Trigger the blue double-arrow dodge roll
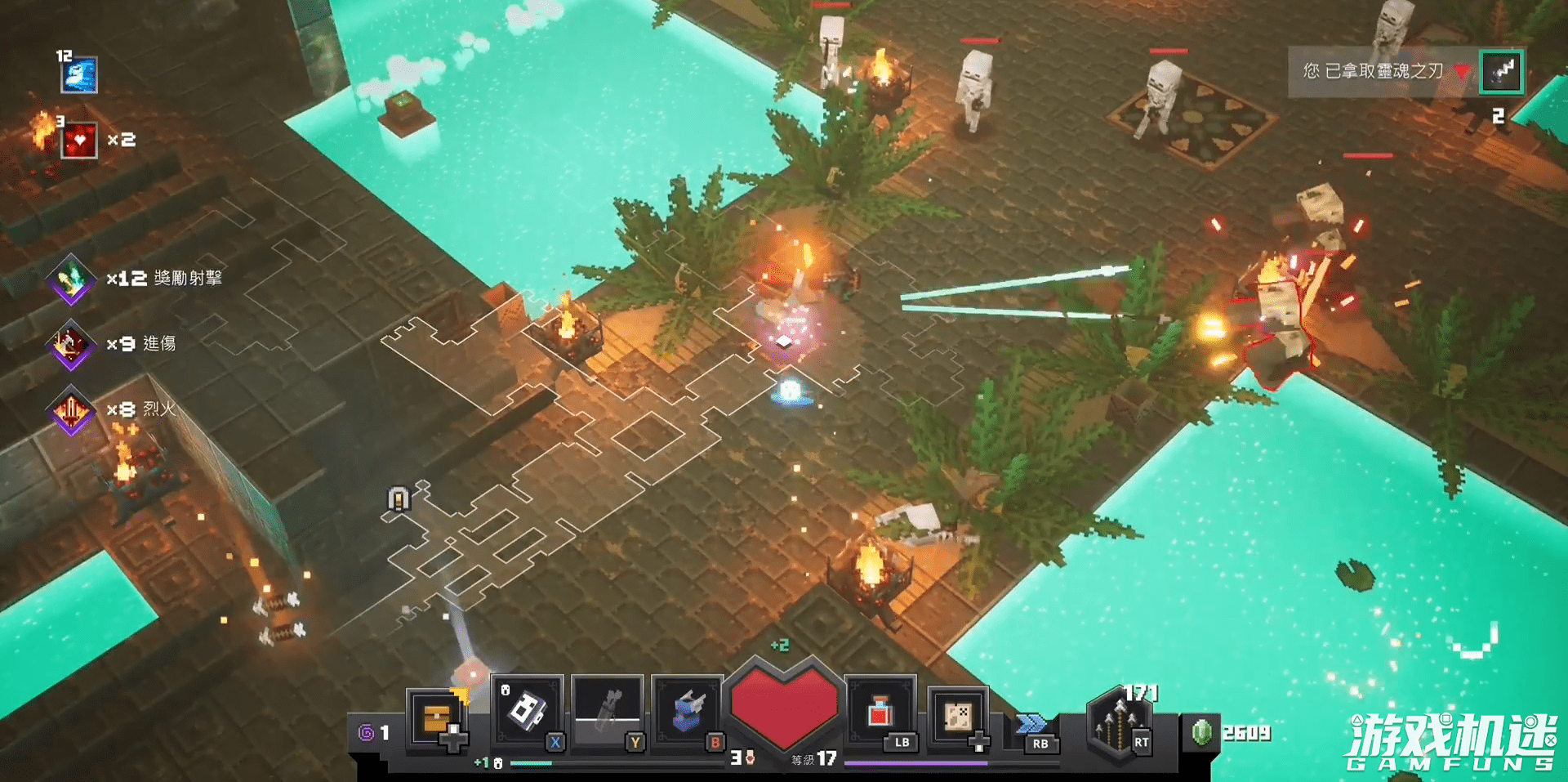 pos(1031,724)
